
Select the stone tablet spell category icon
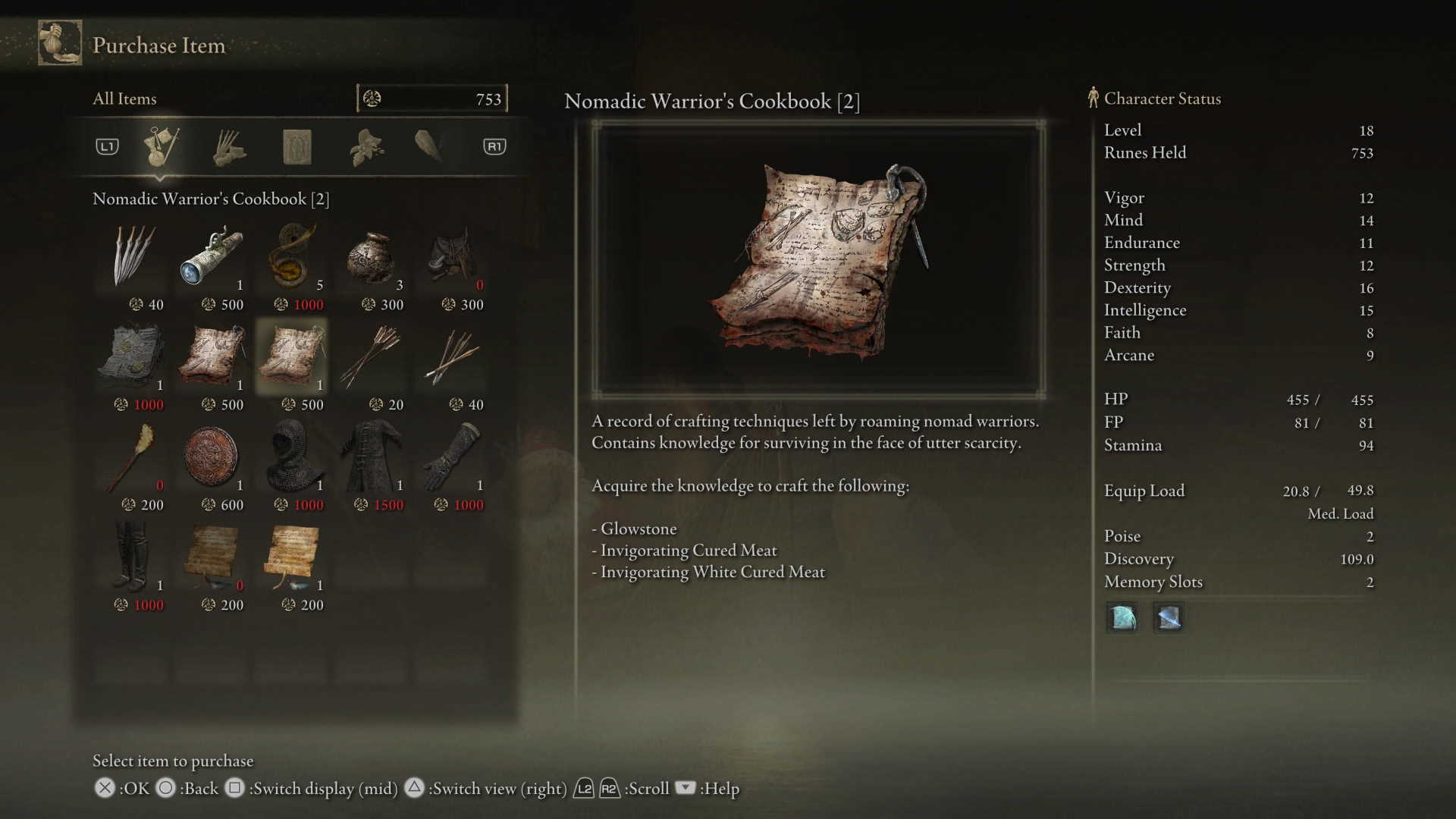point(297,146)
